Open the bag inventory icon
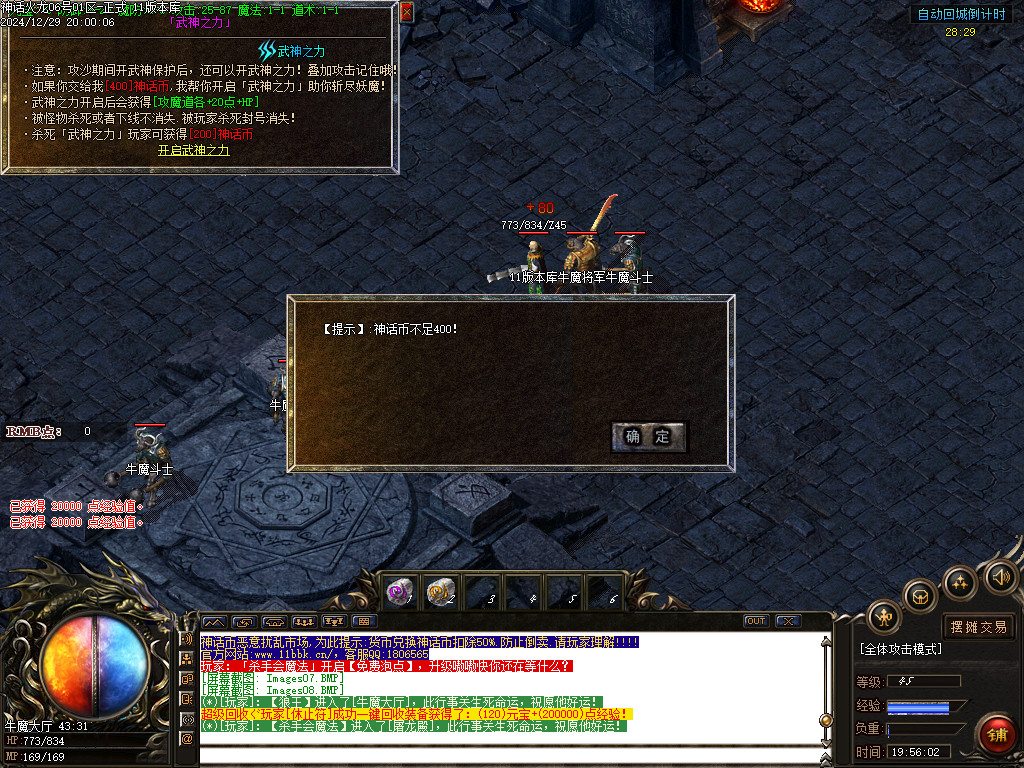 [920, 596]
